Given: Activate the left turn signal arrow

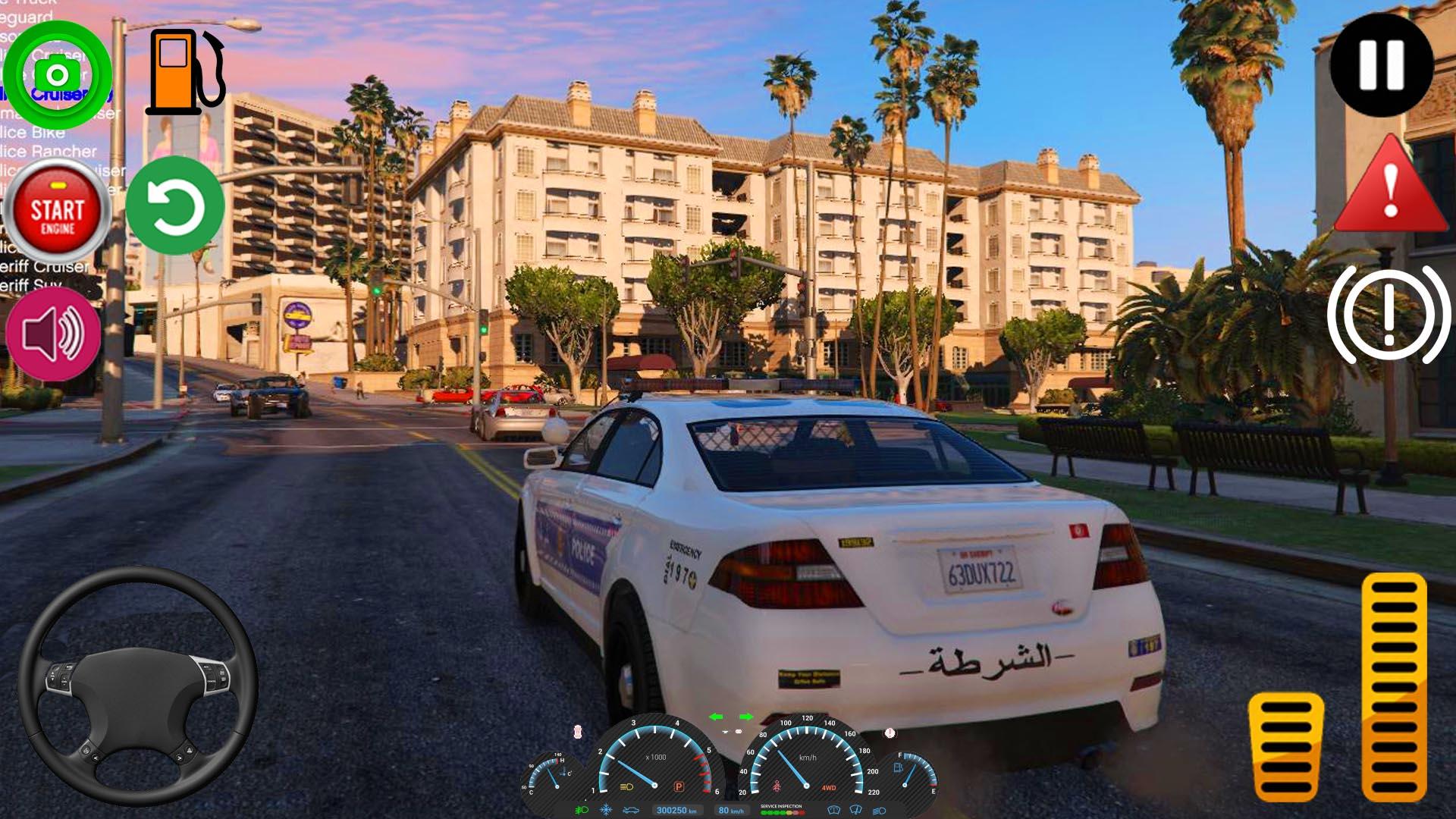Looking at the screenshot, I should pos(717,715).
